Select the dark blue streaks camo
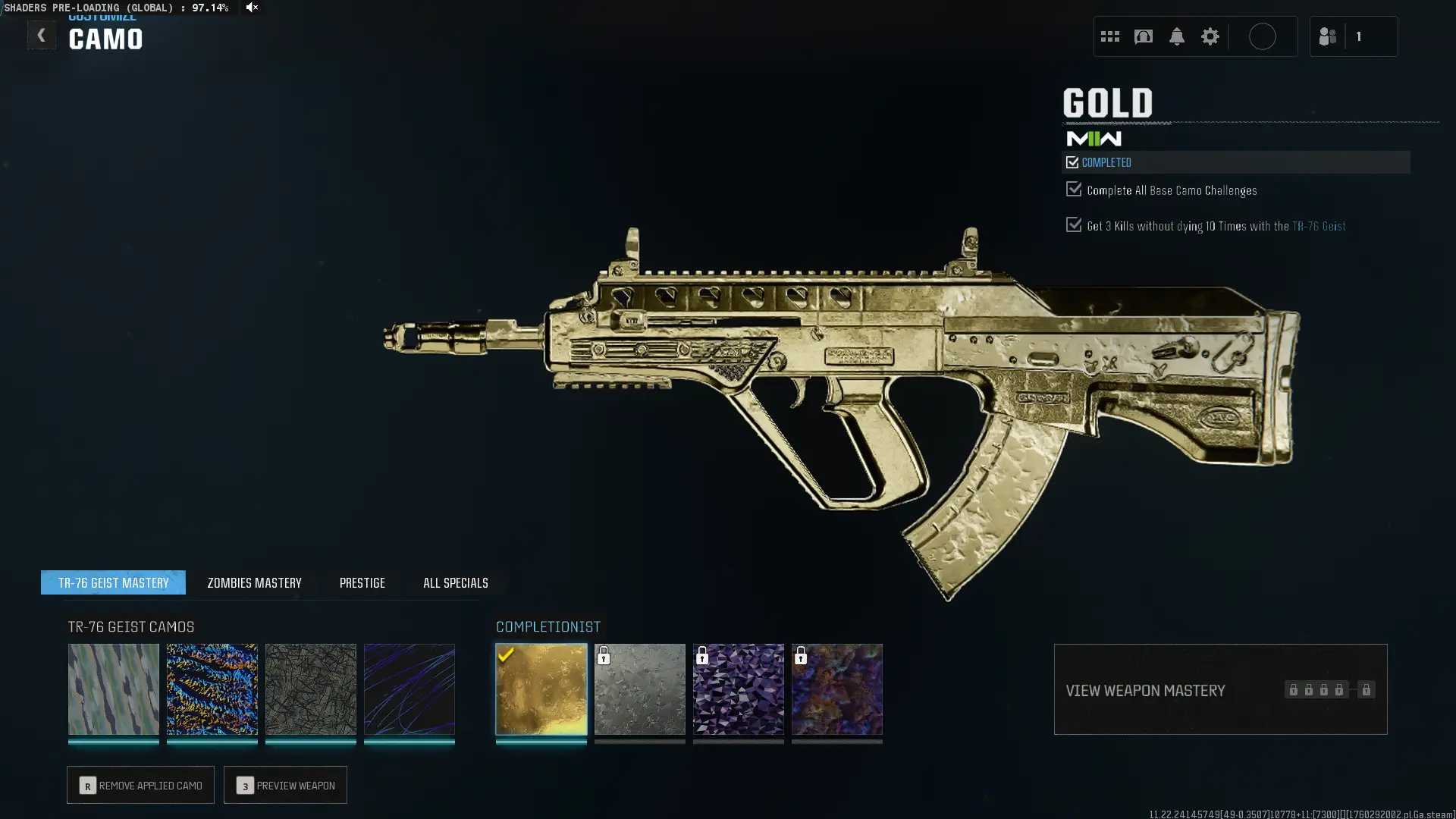Screen dimensions: 1456x819 (x=409, y=689)
